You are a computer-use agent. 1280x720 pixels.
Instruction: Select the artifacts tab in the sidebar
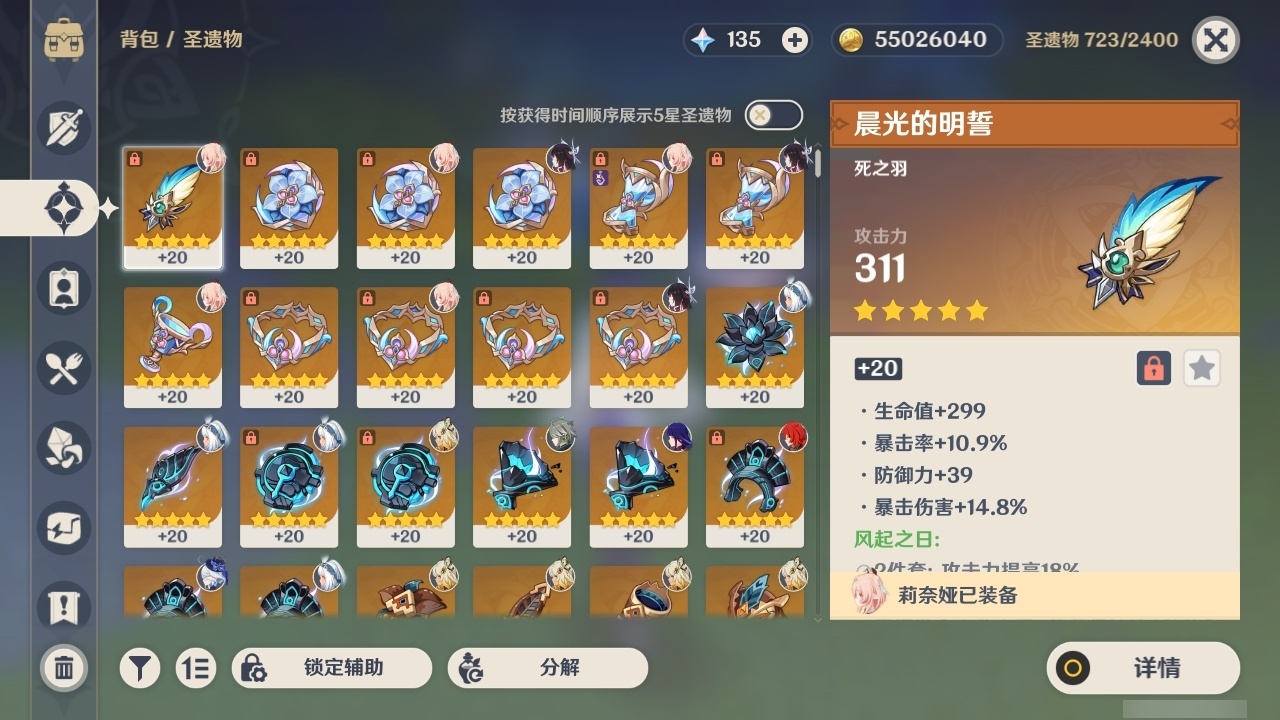pos(62,208)
